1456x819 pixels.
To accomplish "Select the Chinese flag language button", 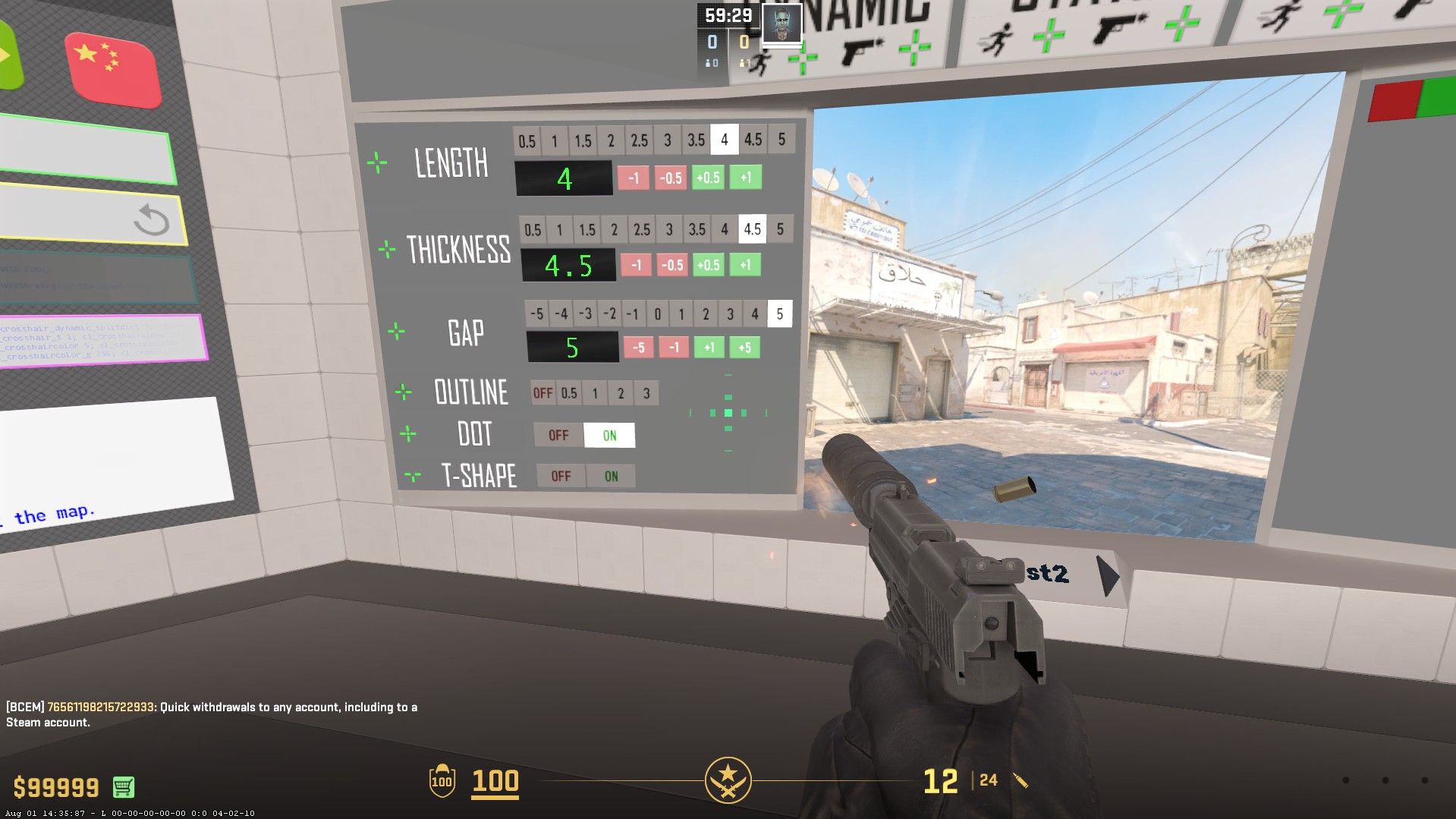I will point(112,70).
